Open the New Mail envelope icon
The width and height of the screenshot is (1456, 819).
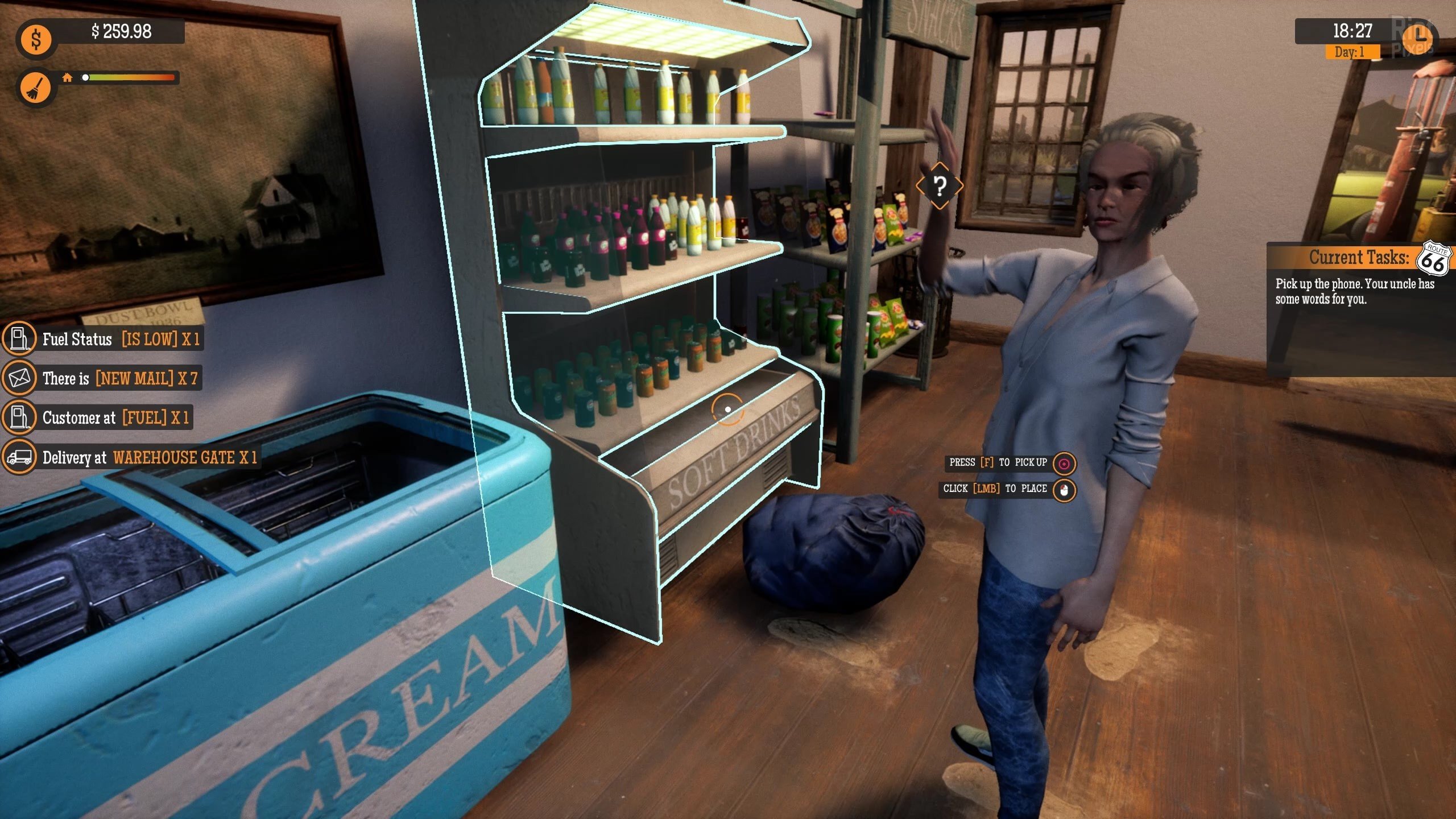20,379
